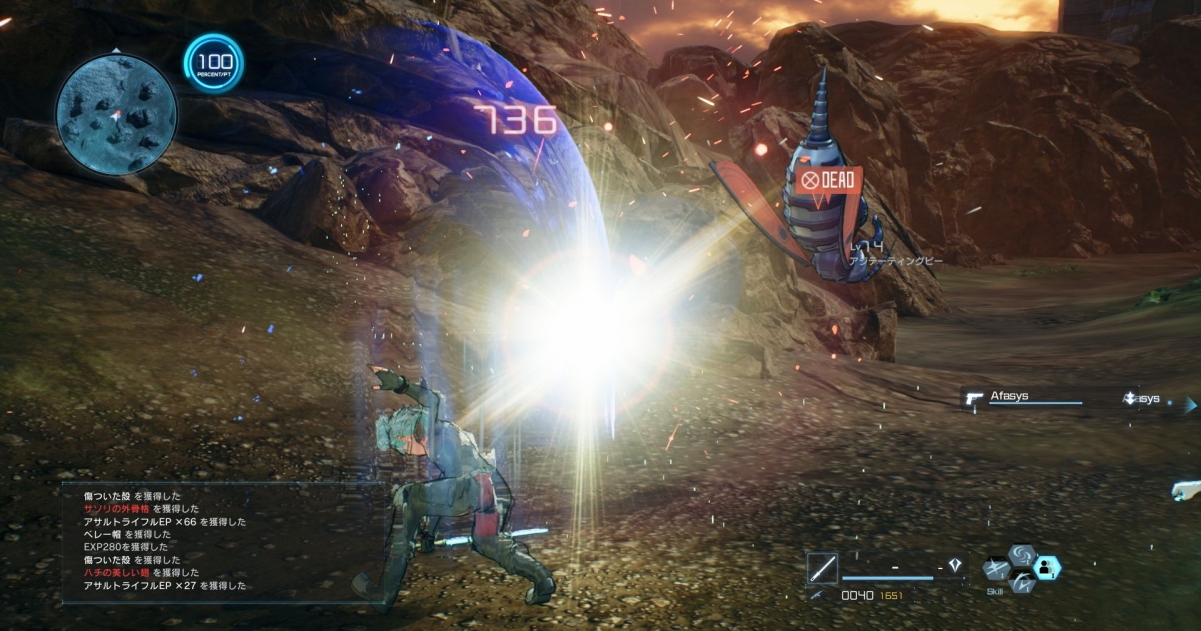Select the small assault rifle secondary weapon icon
This screenshot has height=631, width=1201.
pos(819,595)
